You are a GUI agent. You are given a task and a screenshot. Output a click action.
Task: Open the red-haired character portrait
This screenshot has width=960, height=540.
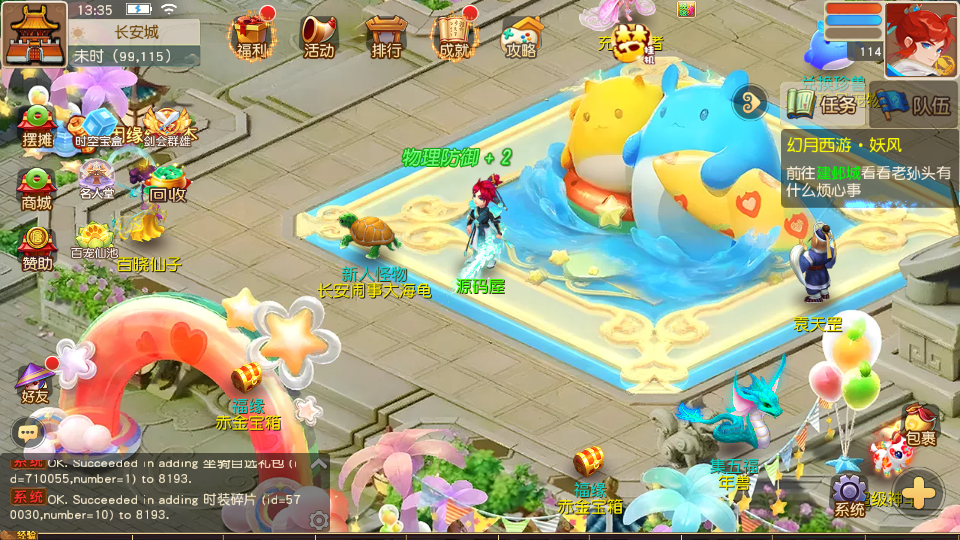point(920,37)
